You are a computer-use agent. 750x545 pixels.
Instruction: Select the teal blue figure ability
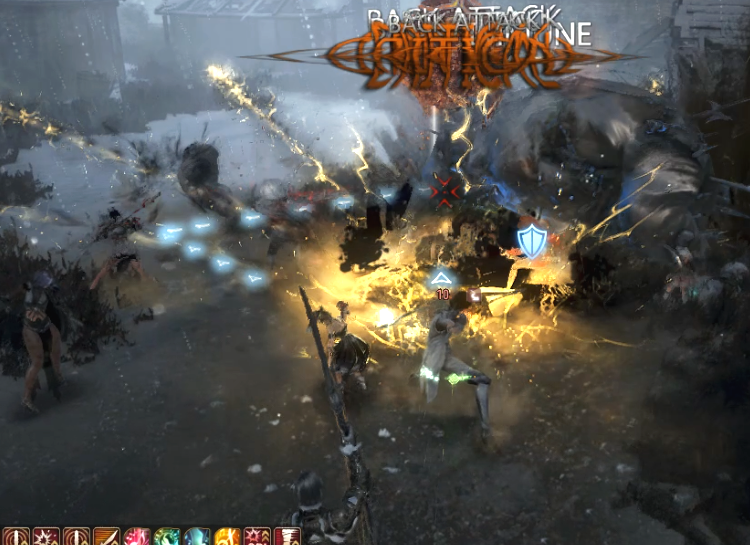click(x=196, y=537)
